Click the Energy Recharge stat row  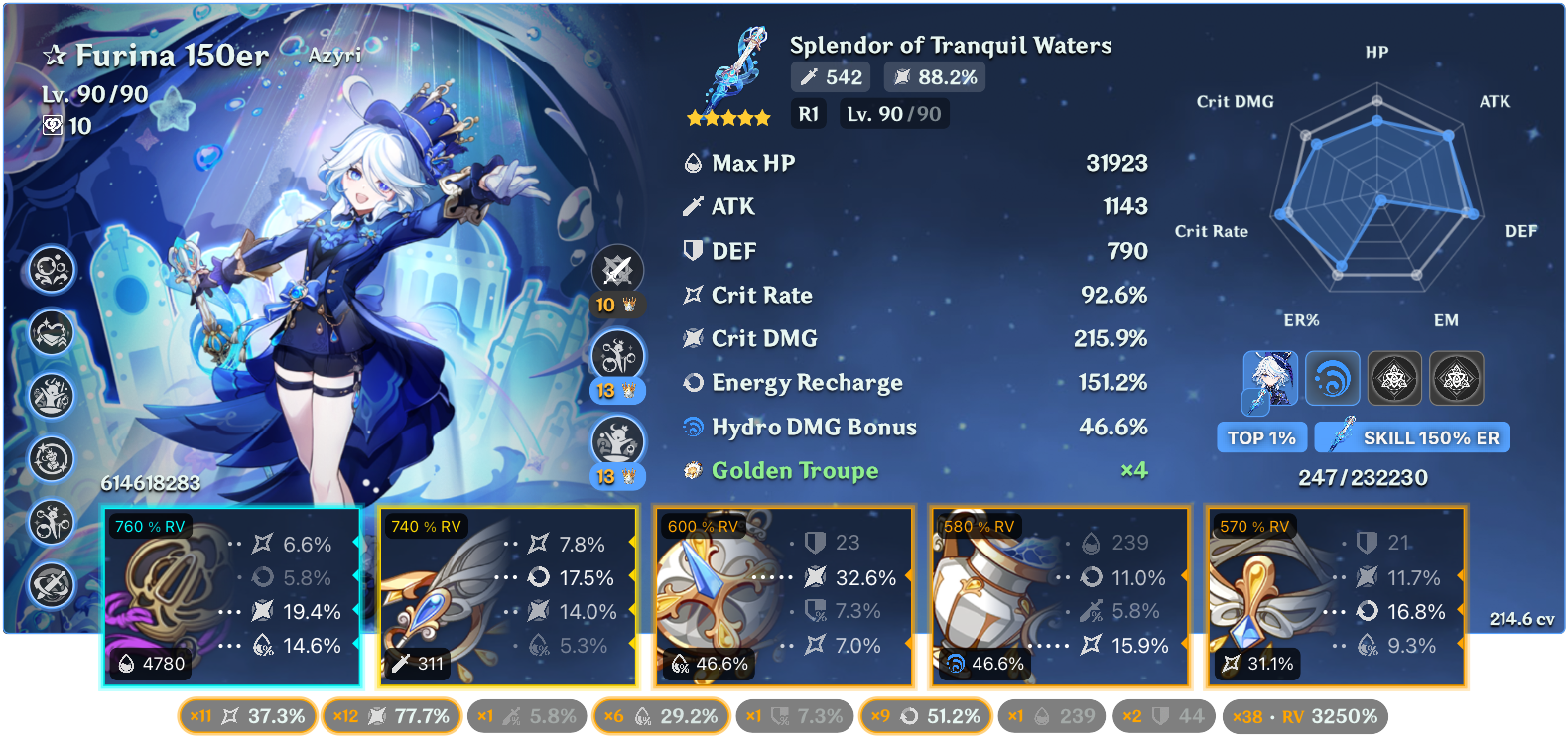(913, 383)
